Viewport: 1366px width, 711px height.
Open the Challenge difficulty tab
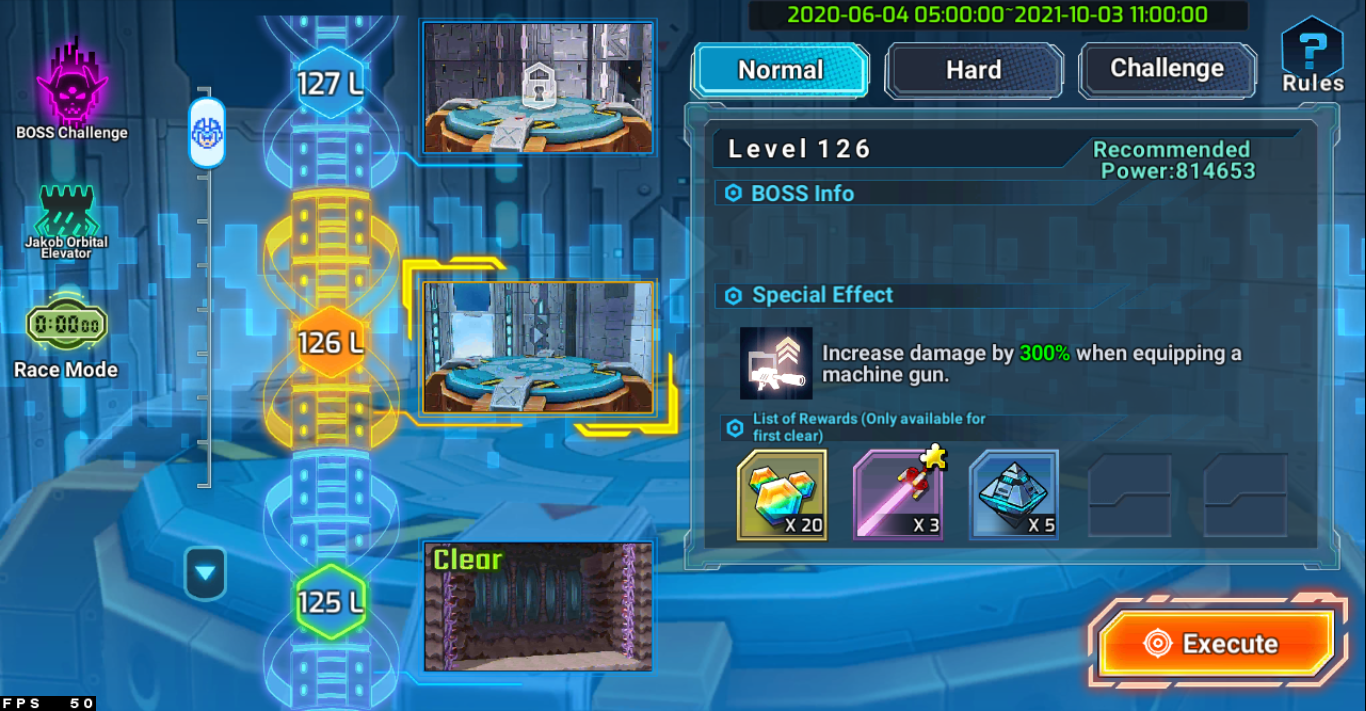pyautogui.click(x=1167, y=69)
